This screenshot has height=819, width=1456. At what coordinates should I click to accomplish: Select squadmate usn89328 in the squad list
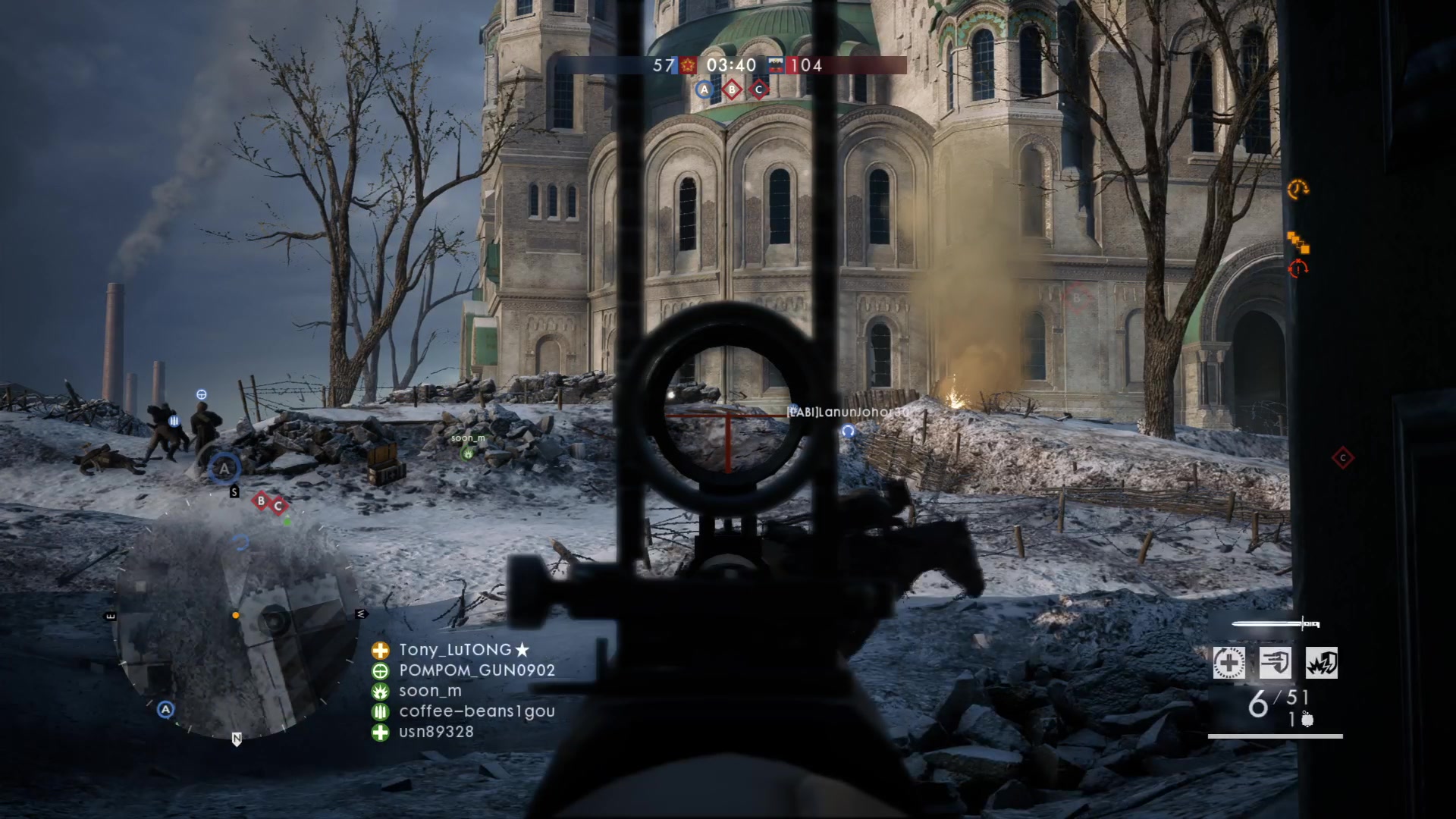point(436,732)
